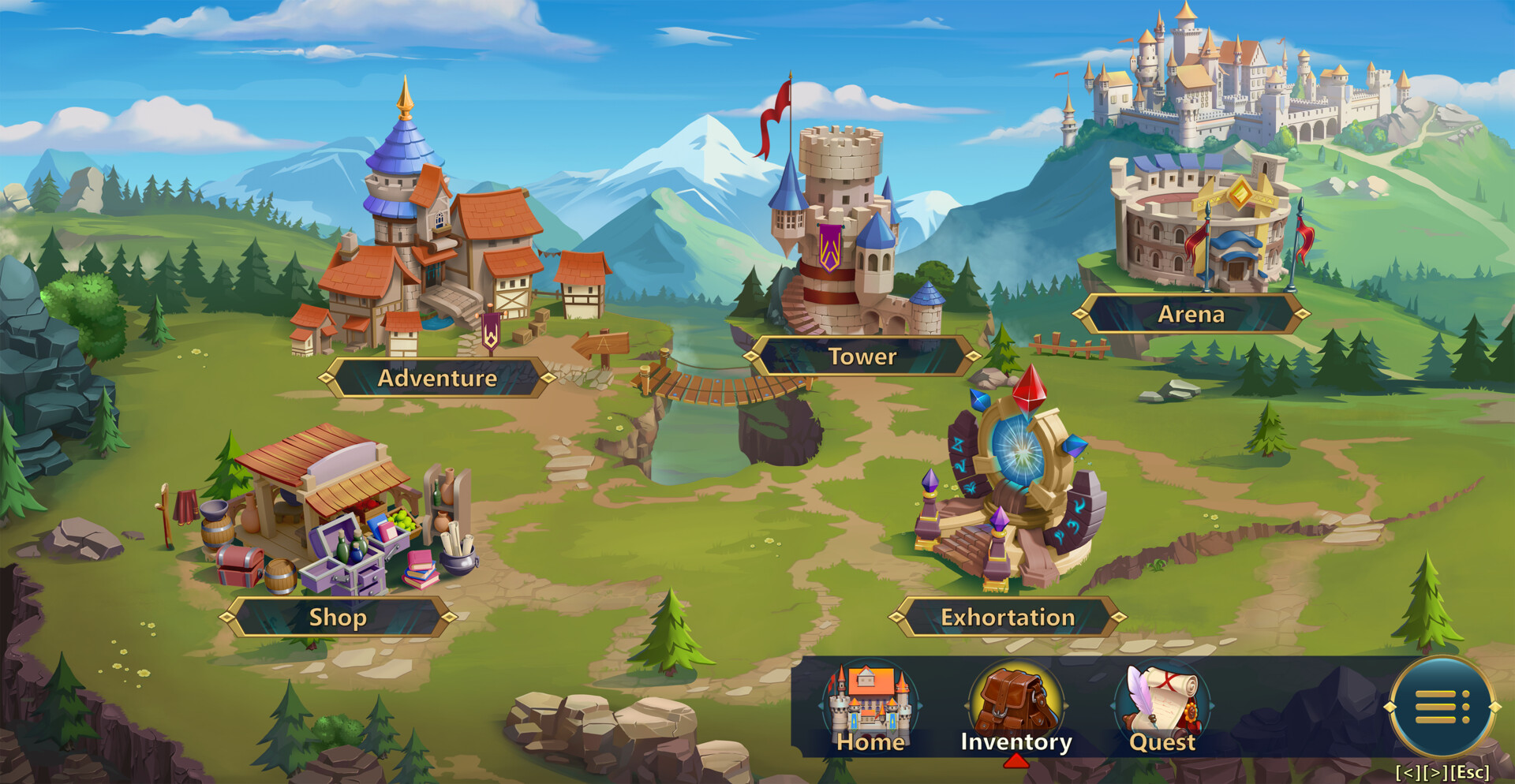Go to the Arena
This screenshot has width=1515, height=784.
1191,314
